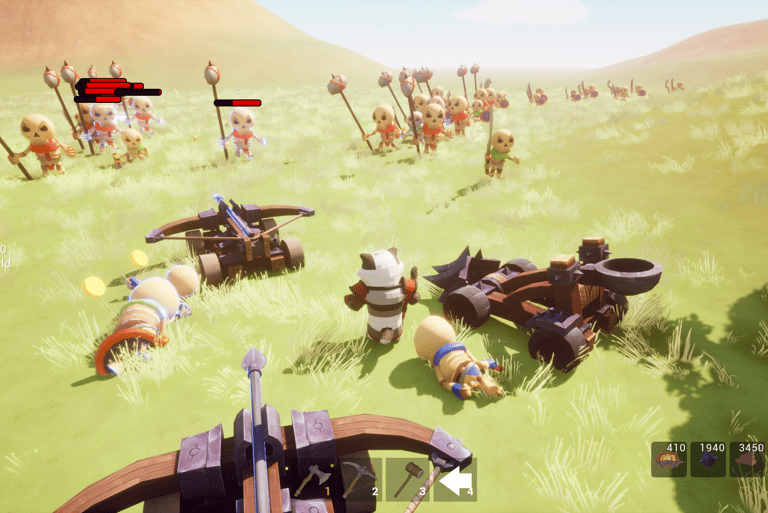Select the axe in hotbar slot 1
The image size is (768, 513).
[311, 480]
